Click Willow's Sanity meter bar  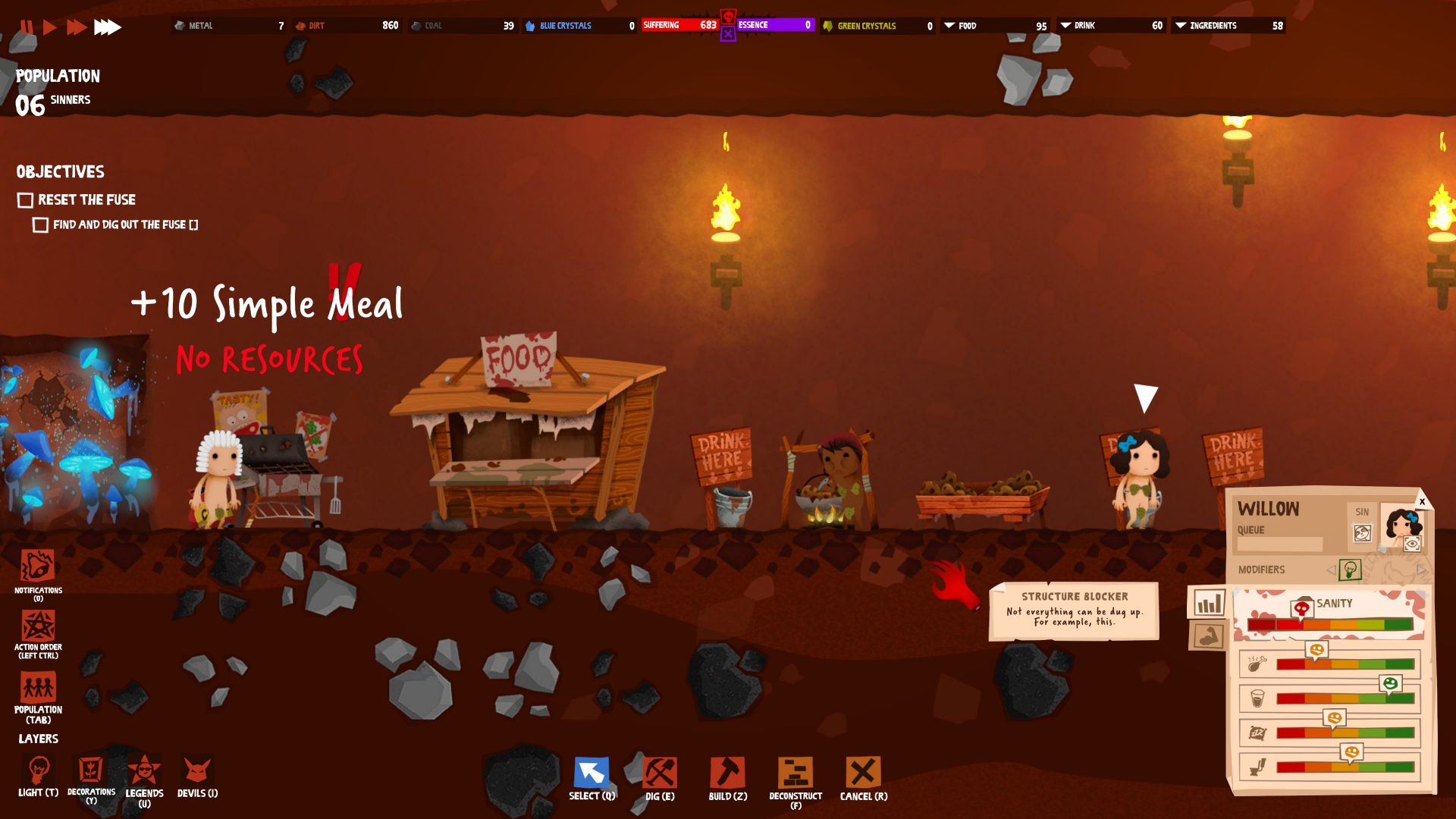pyautogui.click(x=1331, y=624)
